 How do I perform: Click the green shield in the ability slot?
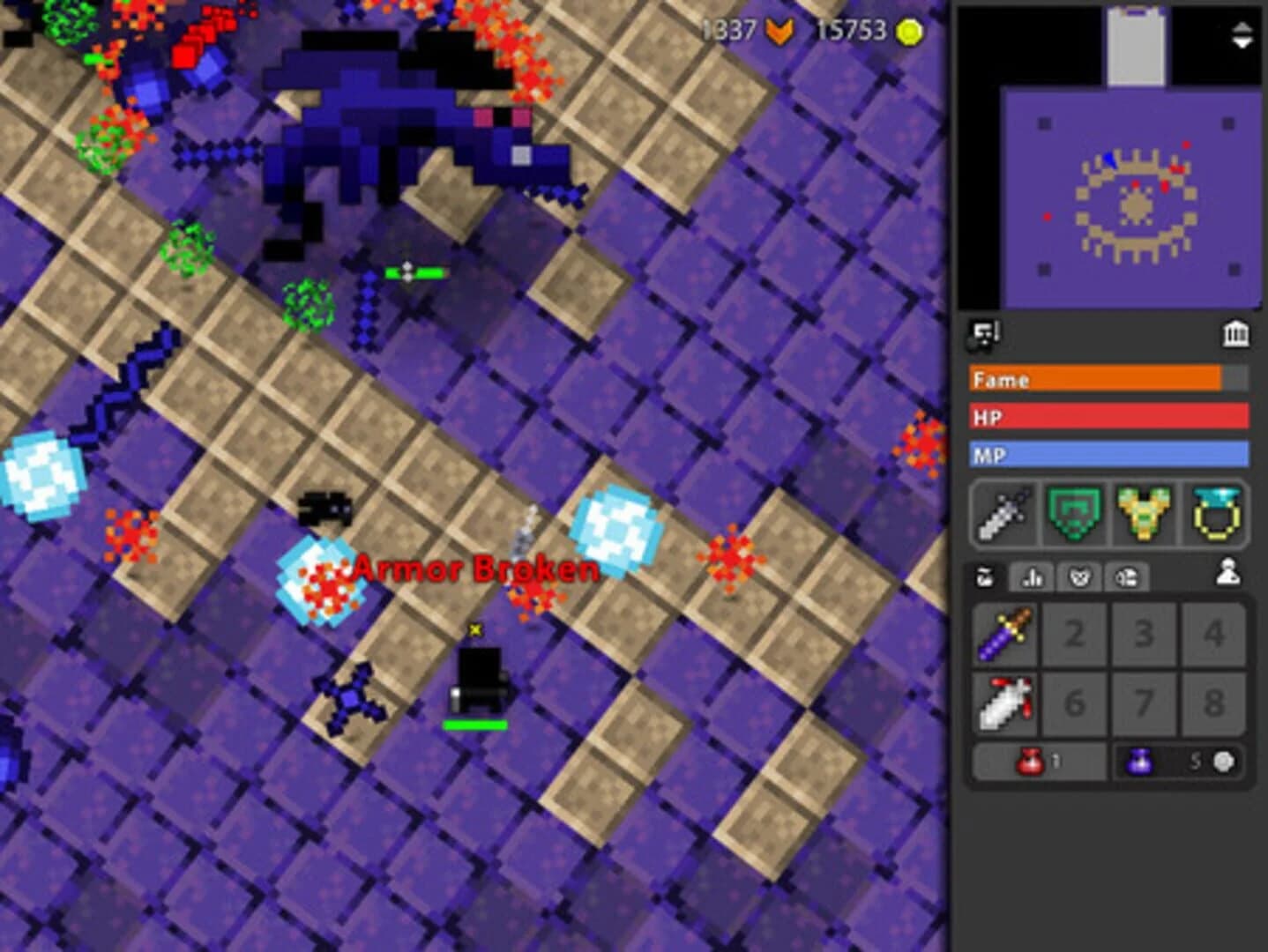click(x=1074, y=515)
